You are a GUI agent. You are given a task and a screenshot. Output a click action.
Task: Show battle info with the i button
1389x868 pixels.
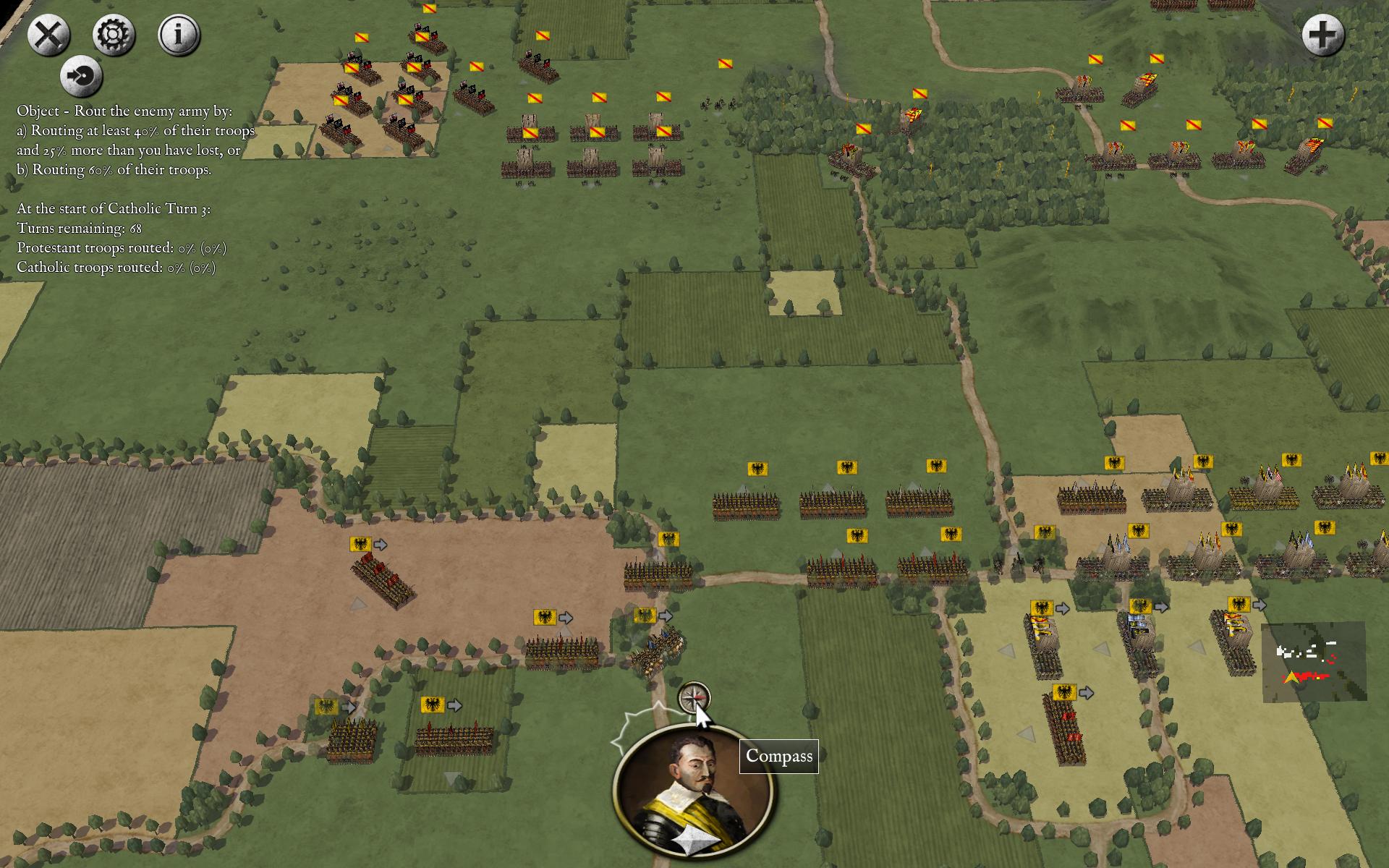pyautogui.click(x=179, y=35)
